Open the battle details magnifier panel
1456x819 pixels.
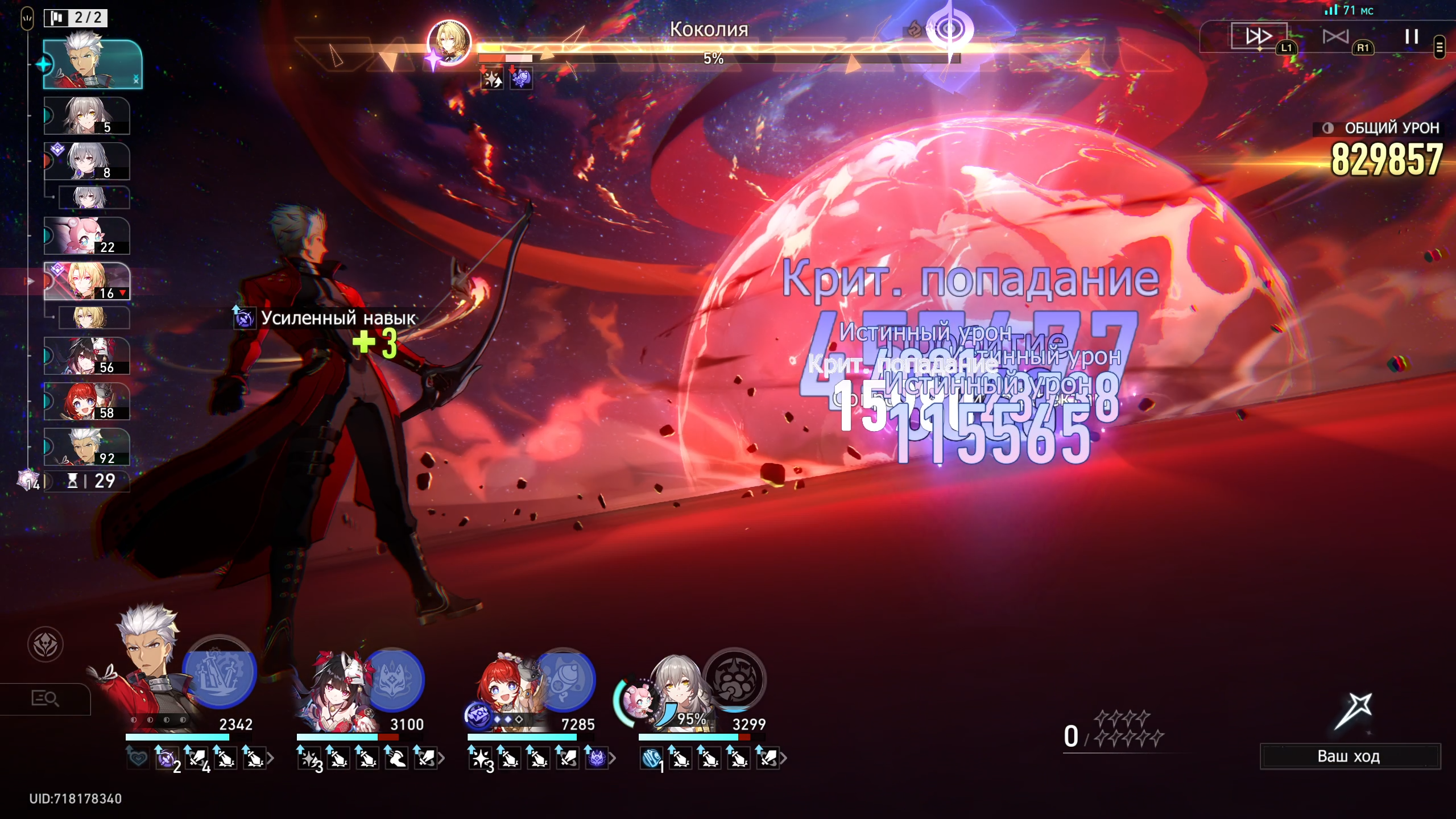point(45,698)
